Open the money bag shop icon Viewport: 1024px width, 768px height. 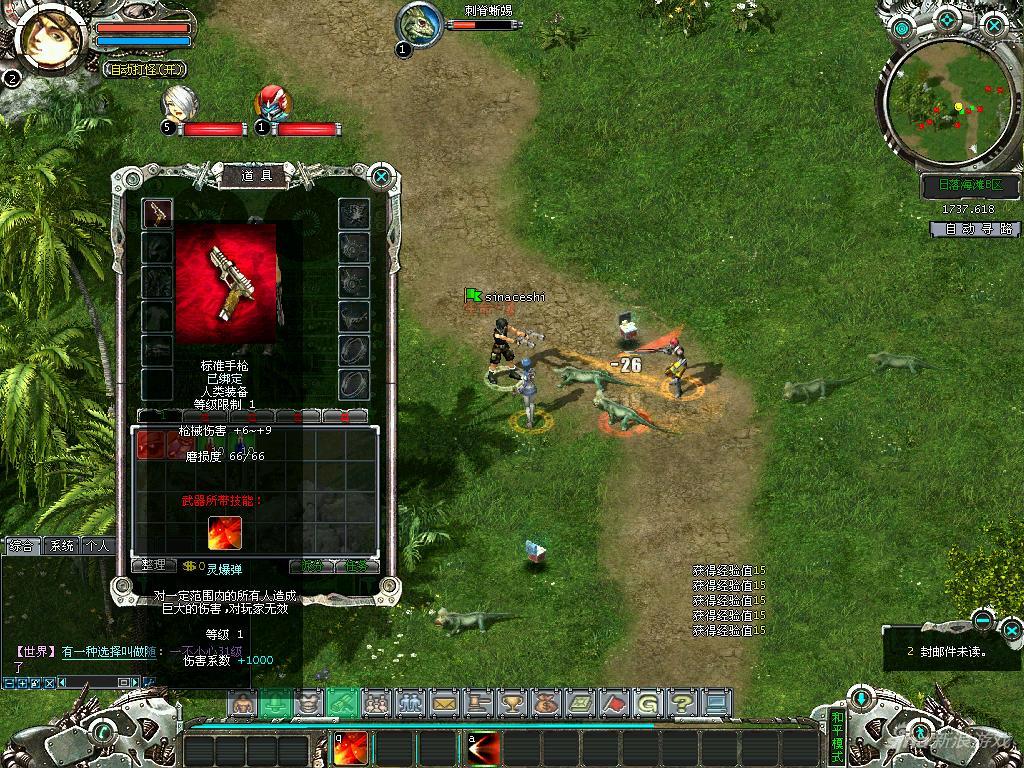tap(546, 703)
